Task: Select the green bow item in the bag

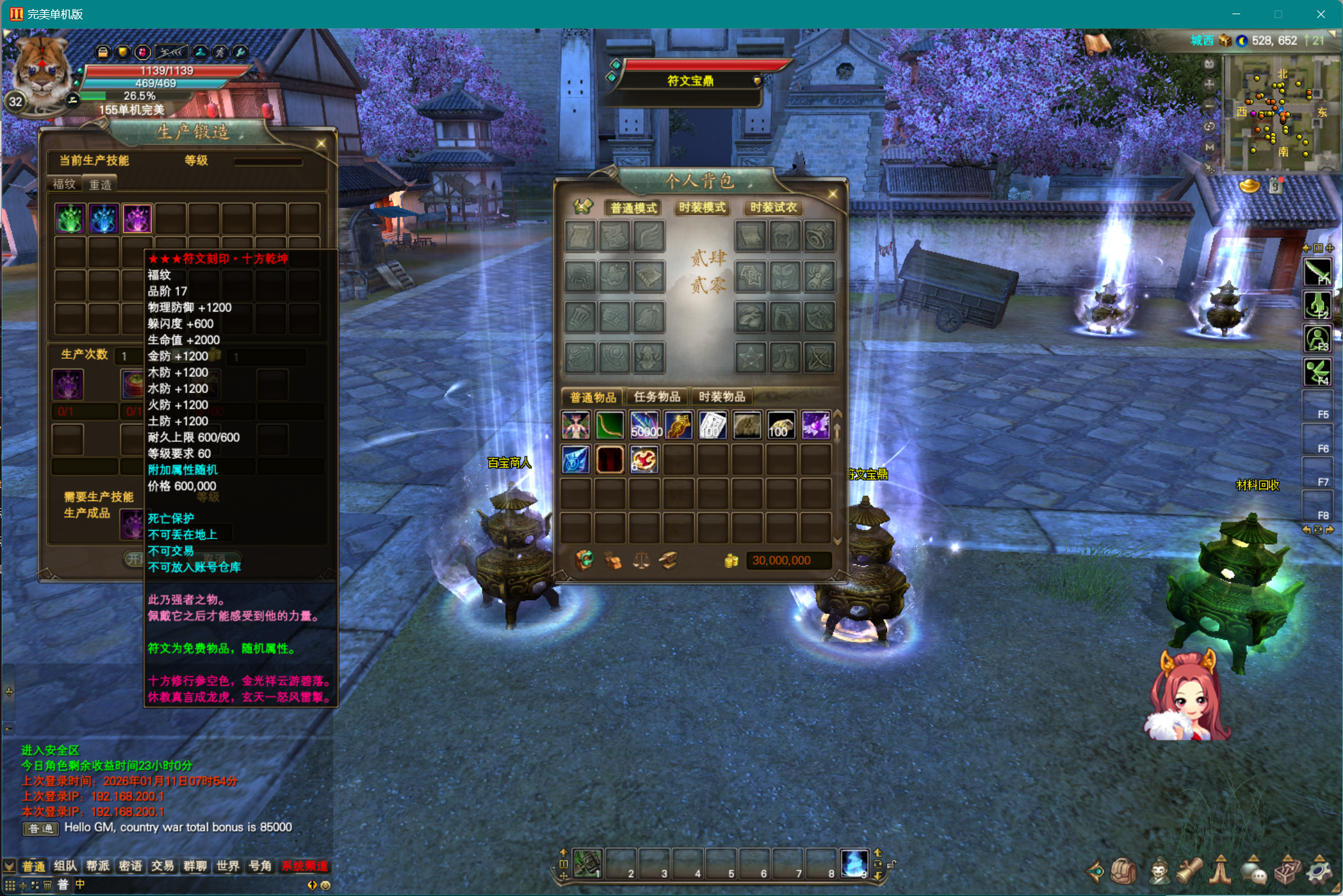Action: (x=609, y=425)
